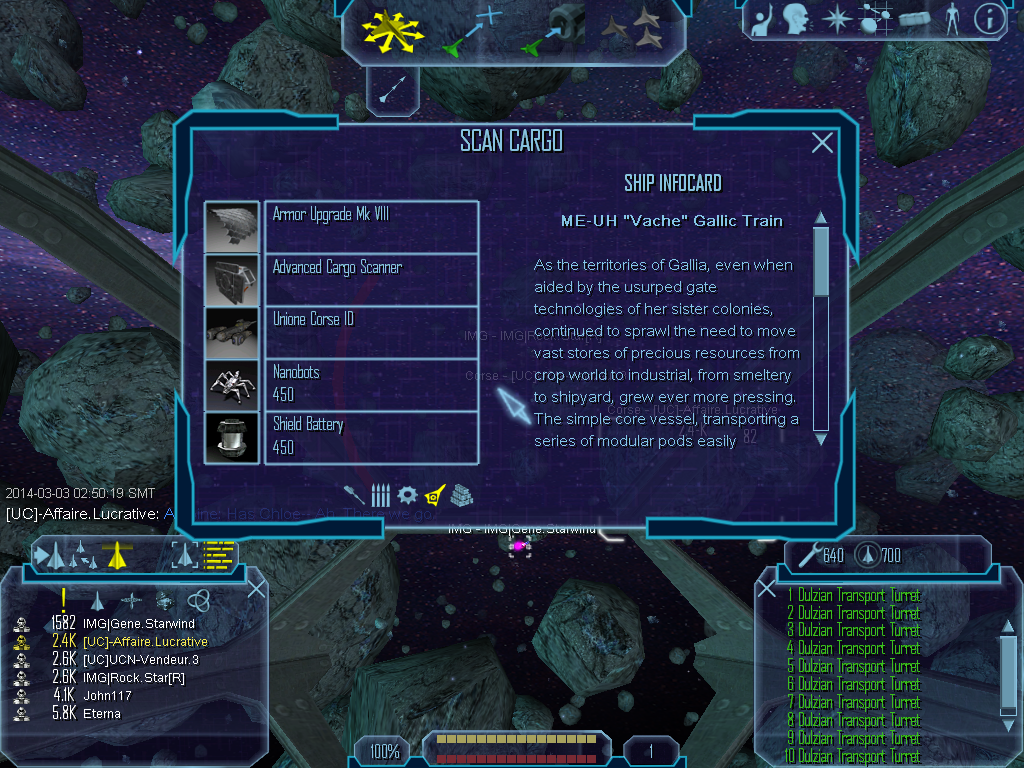Select the Armor Upgrade Mk VIII row
This screenshot has width=1024, height=768.
click(371, 227)
